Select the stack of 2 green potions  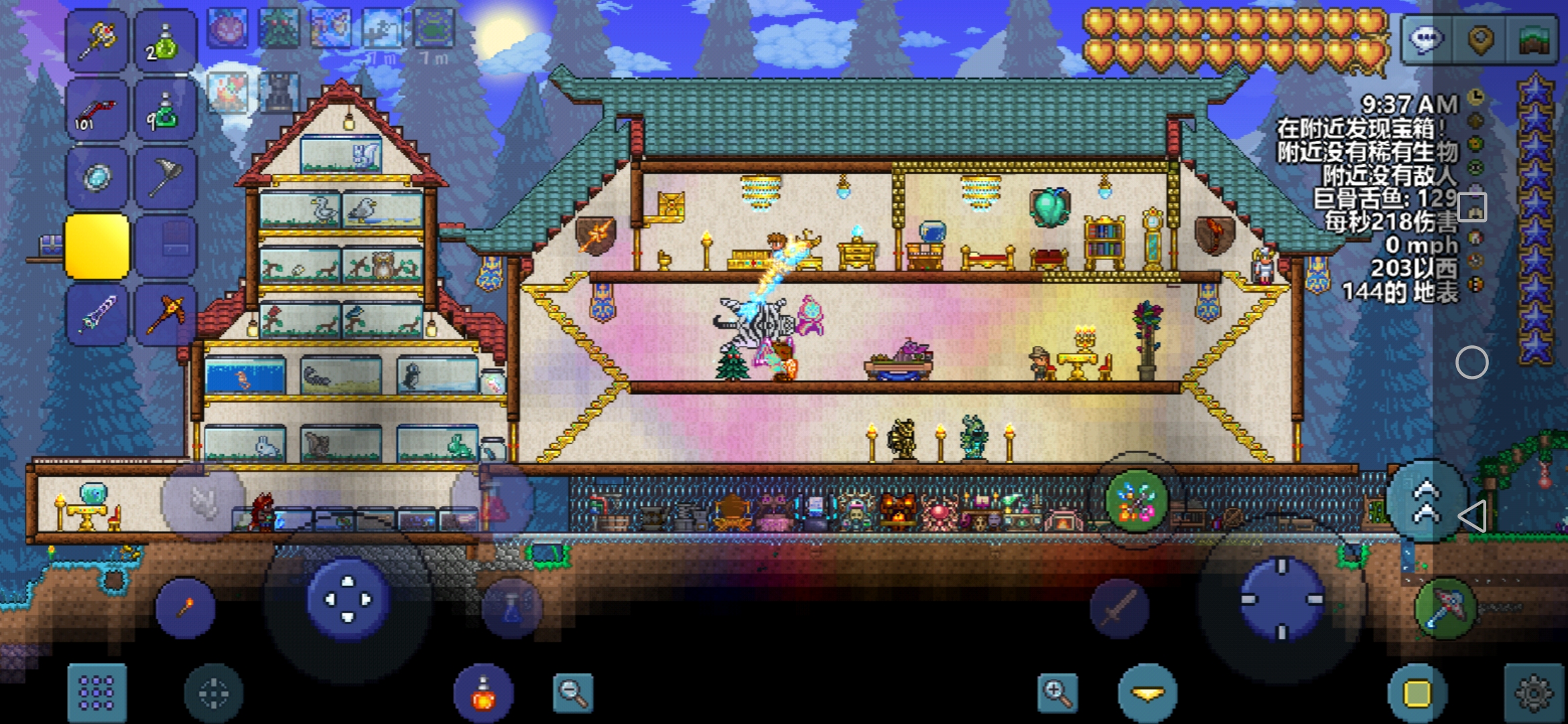tap(166, 40)
